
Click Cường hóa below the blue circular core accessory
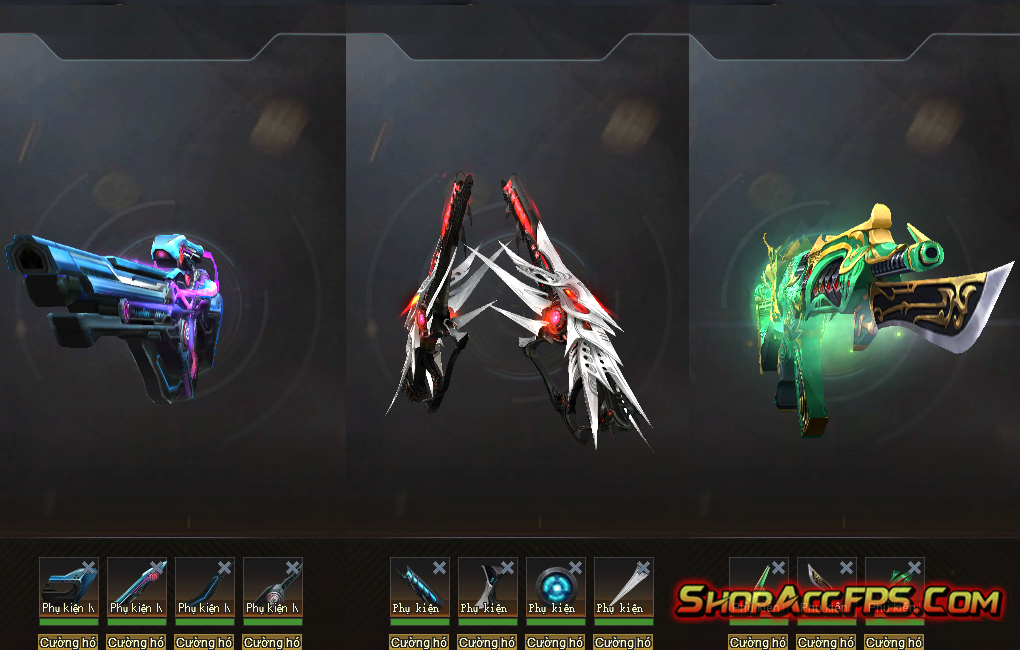click(555, 642)
